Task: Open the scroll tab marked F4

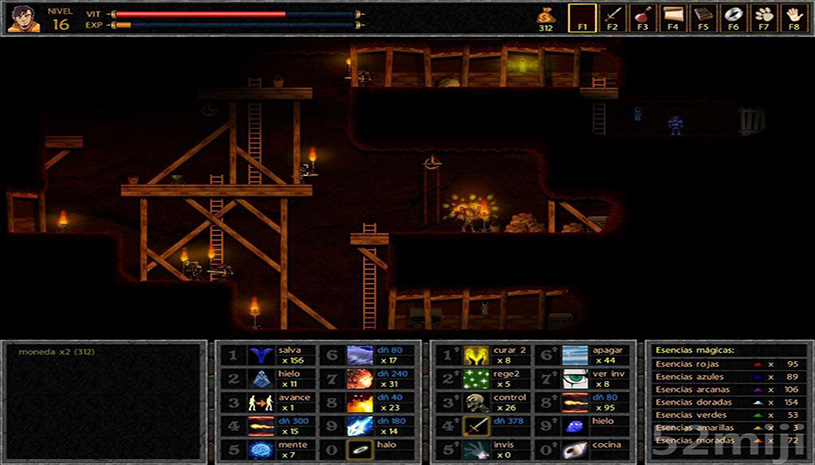Action: coord(673,18)
